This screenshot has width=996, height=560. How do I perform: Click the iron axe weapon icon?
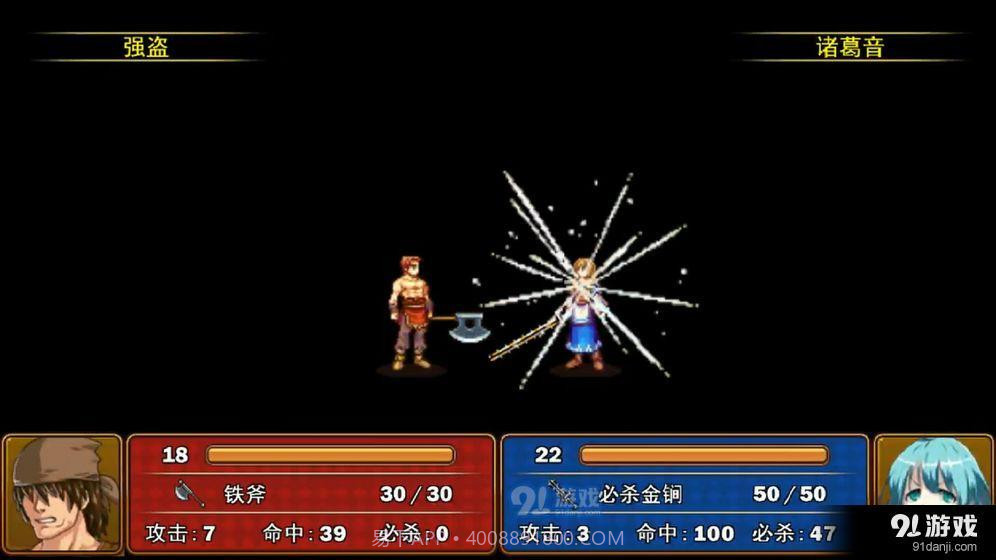pos(189,494)
